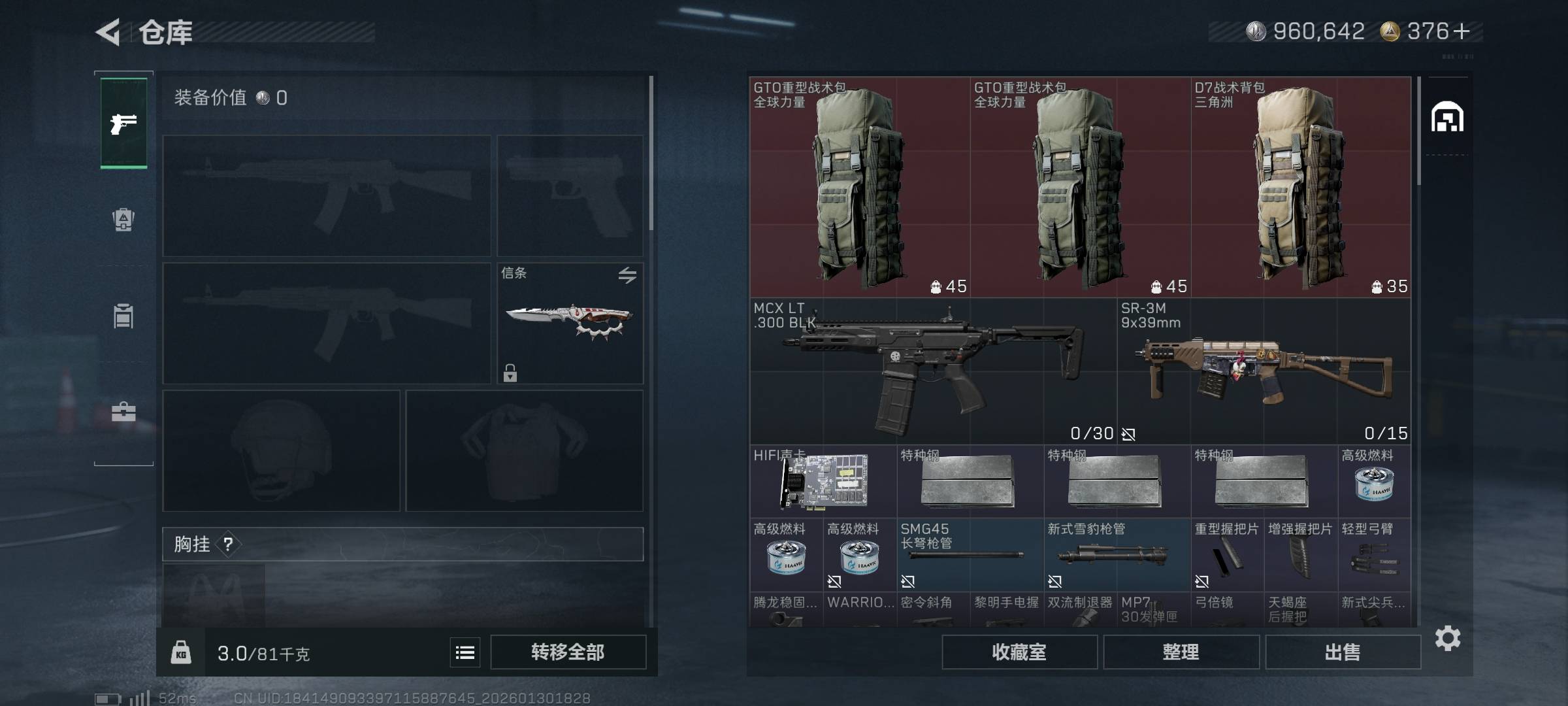1568x706 pixels.
Task: Choose the SMG45 长弩枪管 attachment
Action: click(970, 556)
